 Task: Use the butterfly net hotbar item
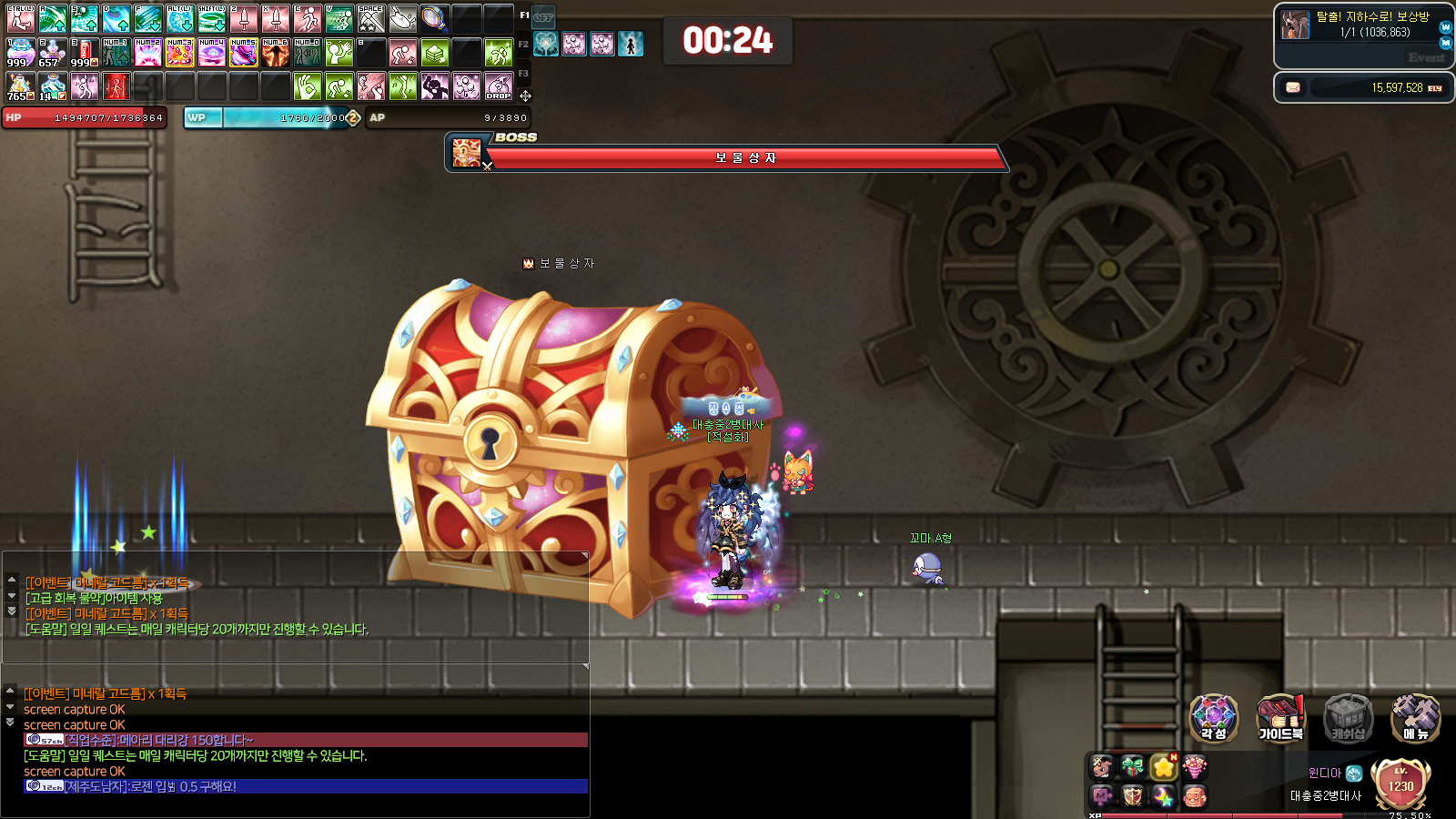434,18
